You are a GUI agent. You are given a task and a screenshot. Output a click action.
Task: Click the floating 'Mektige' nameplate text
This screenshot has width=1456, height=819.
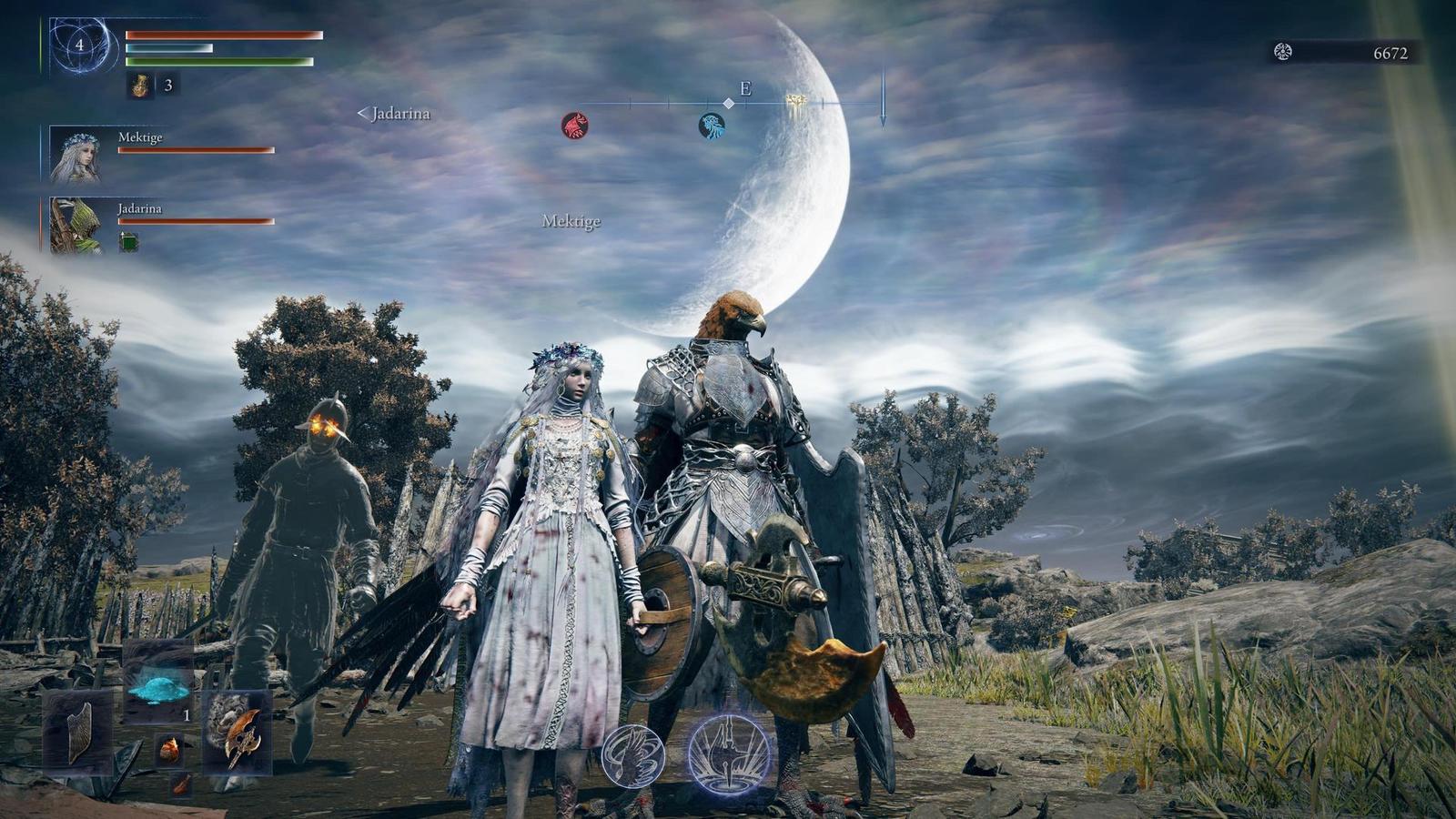[573, 221]
